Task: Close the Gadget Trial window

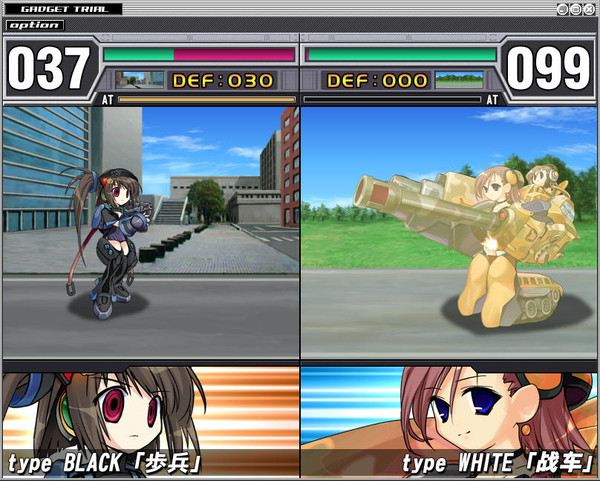Action: click(x=590, y=9)
